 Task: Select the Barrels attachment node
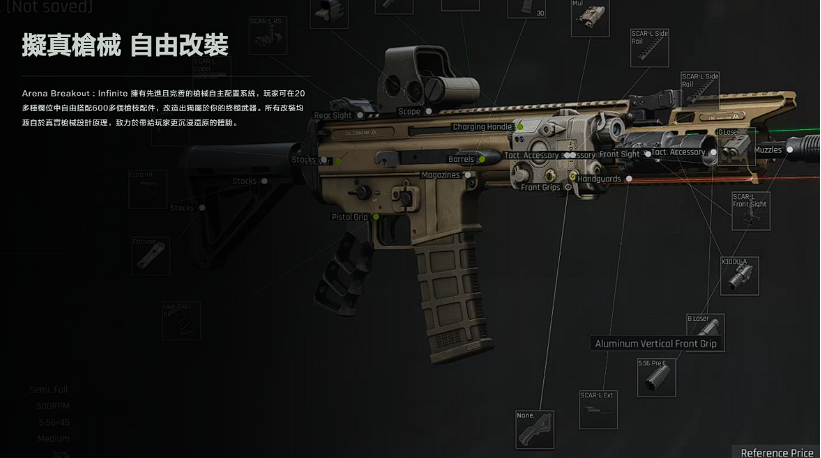pos(462,159)
